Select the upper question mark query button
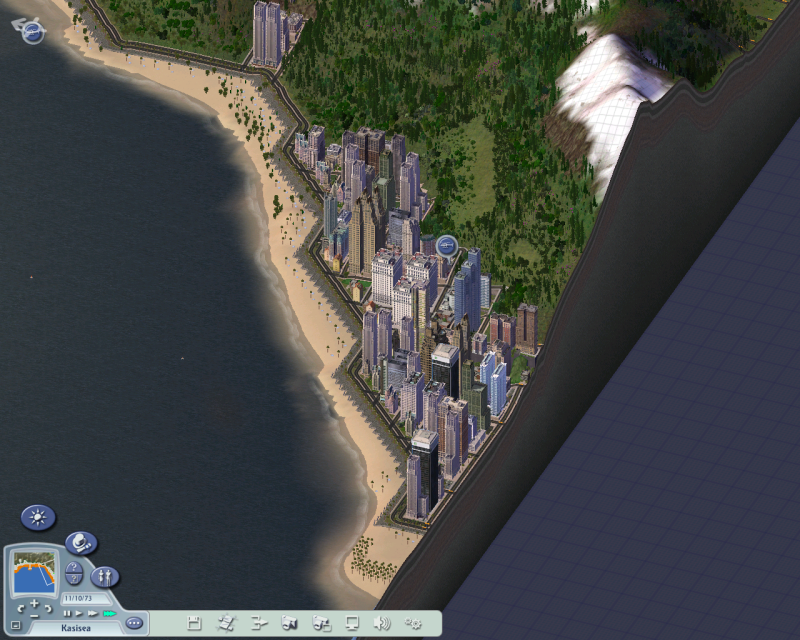Viewport: 800px width, 640px height. click(74, 568)
